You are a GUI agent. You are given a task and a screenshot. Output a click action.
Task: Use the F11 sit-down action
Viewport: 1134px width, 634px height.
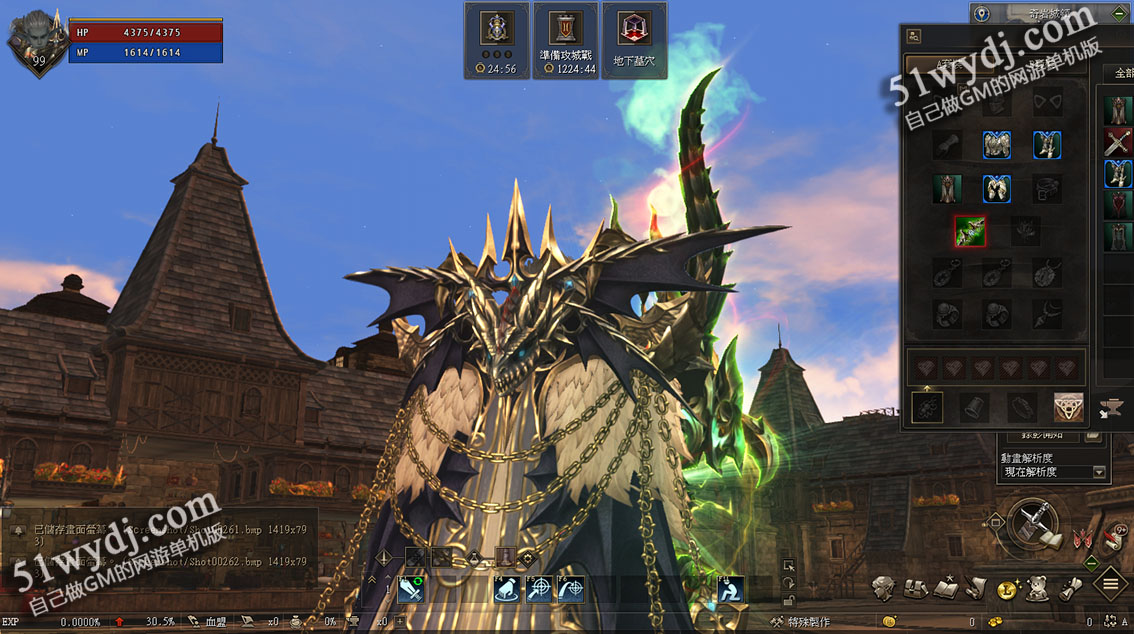click(x=732, y=589)
